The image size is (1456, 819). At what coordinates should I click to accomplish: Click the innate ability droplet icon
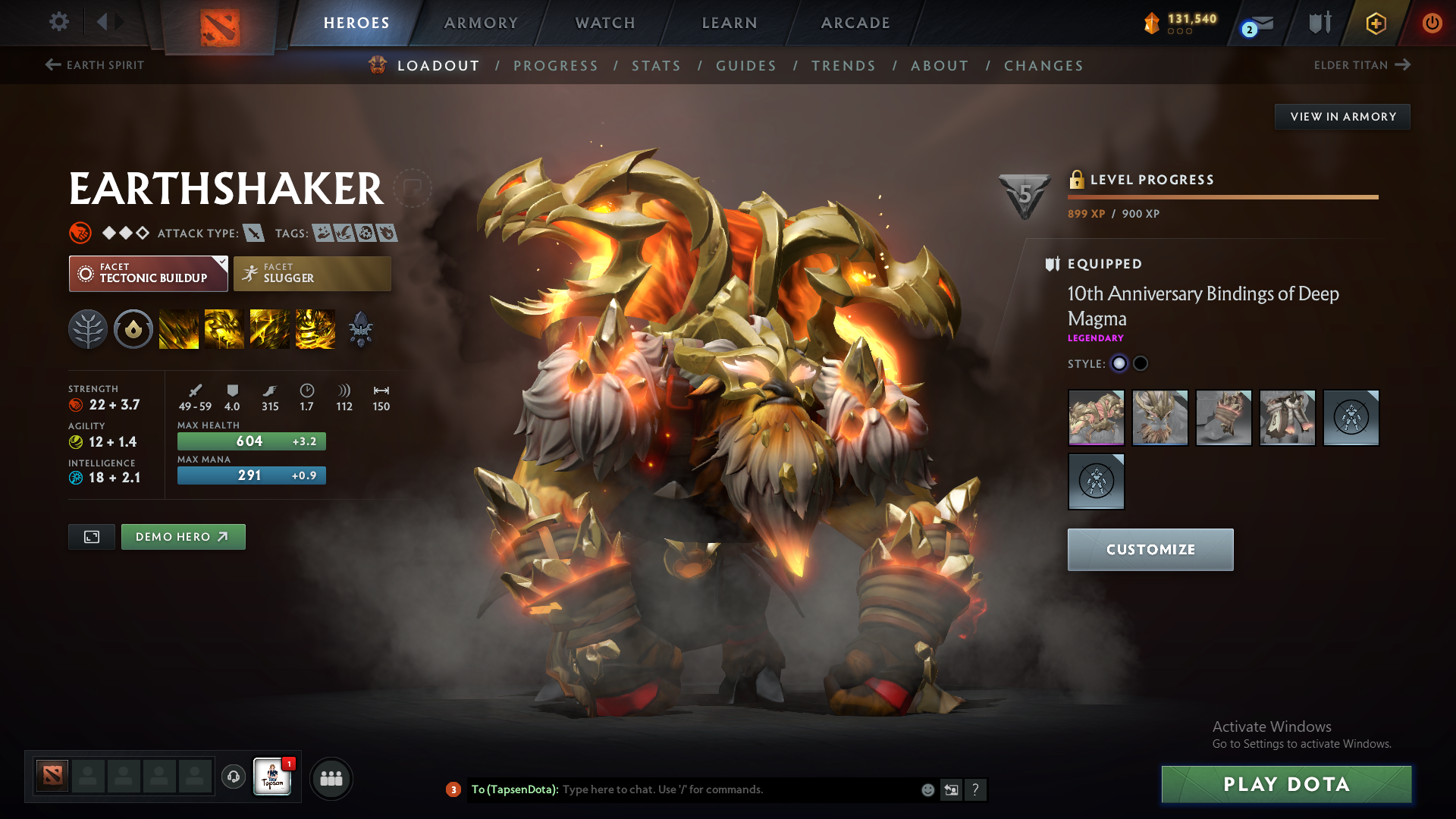click(133, 328)
